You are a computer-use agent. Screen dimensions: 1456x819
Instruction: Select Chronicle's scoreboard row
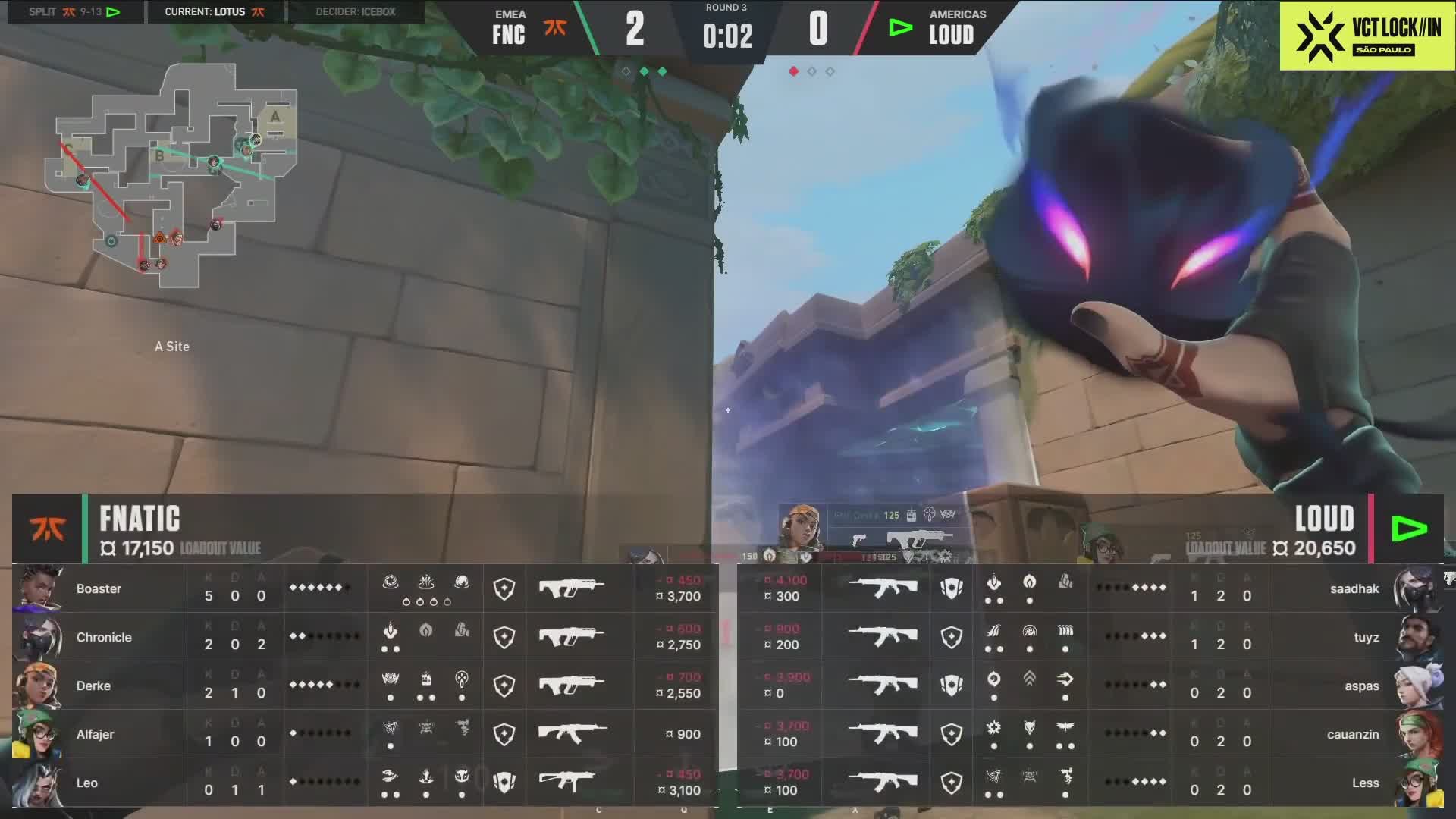click(x=364, y=637)
